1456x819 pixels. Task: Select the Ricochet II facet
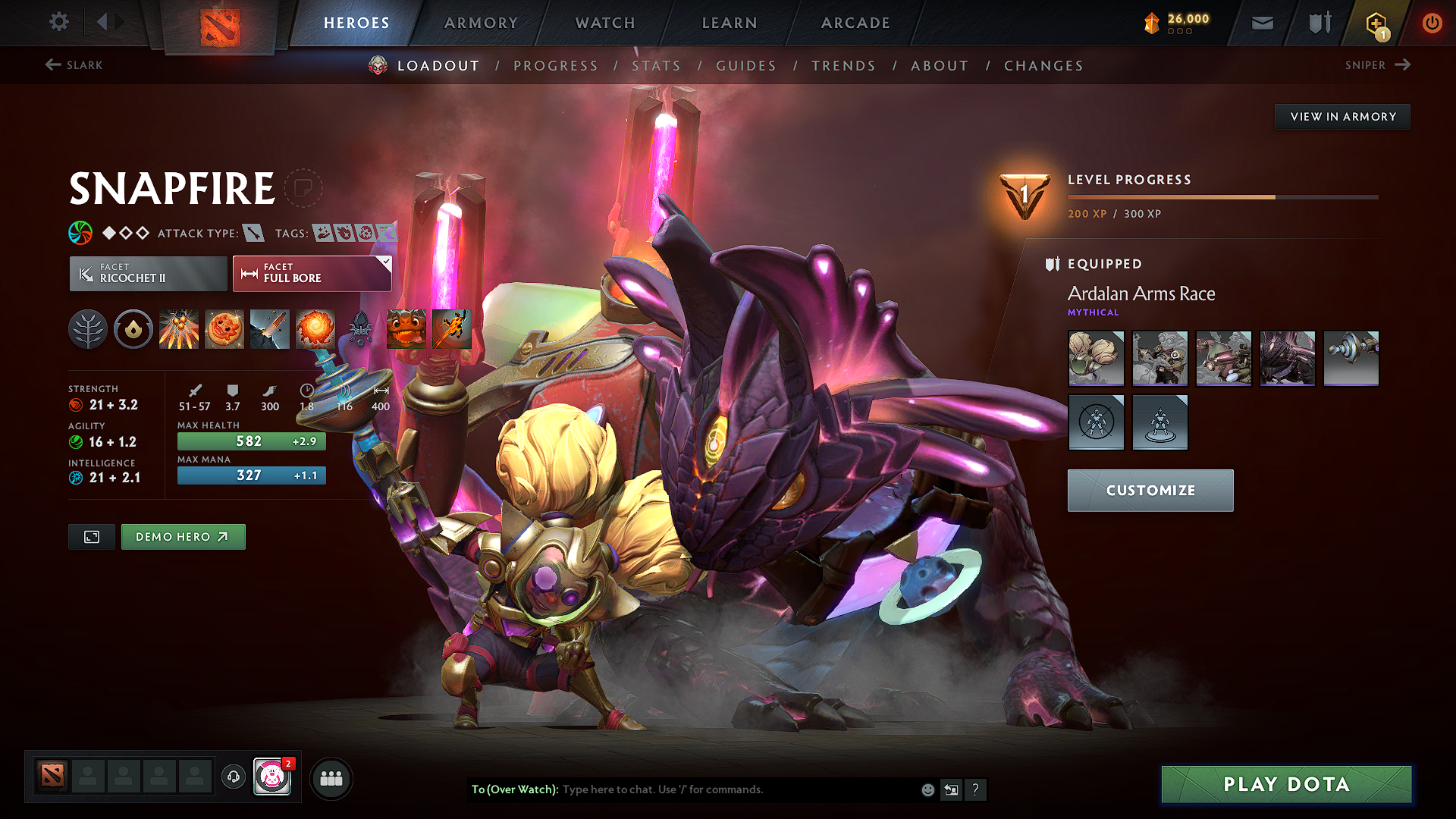(x=148, y=273)
